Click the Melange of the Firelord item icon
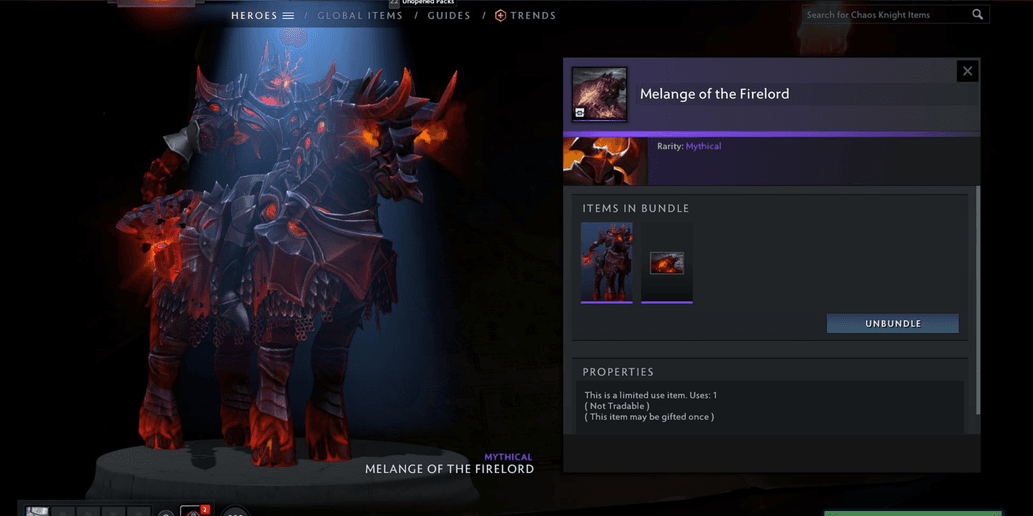1033x516 pixels. click(x=599, y=94)
